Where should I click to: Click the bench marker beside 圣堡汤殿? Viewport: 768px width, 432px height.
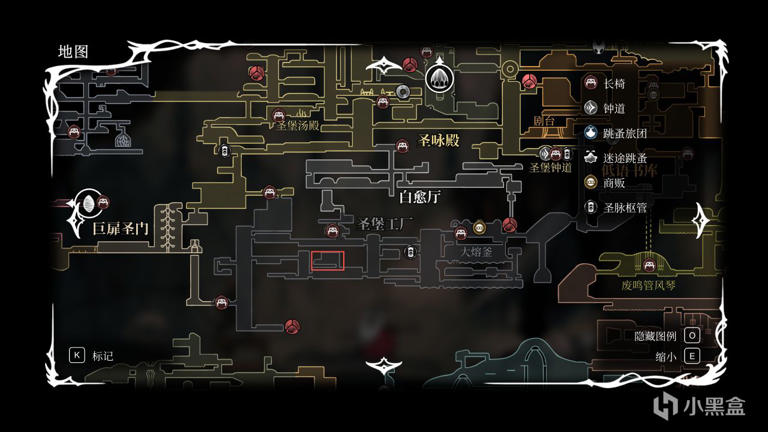click(279, 116)
